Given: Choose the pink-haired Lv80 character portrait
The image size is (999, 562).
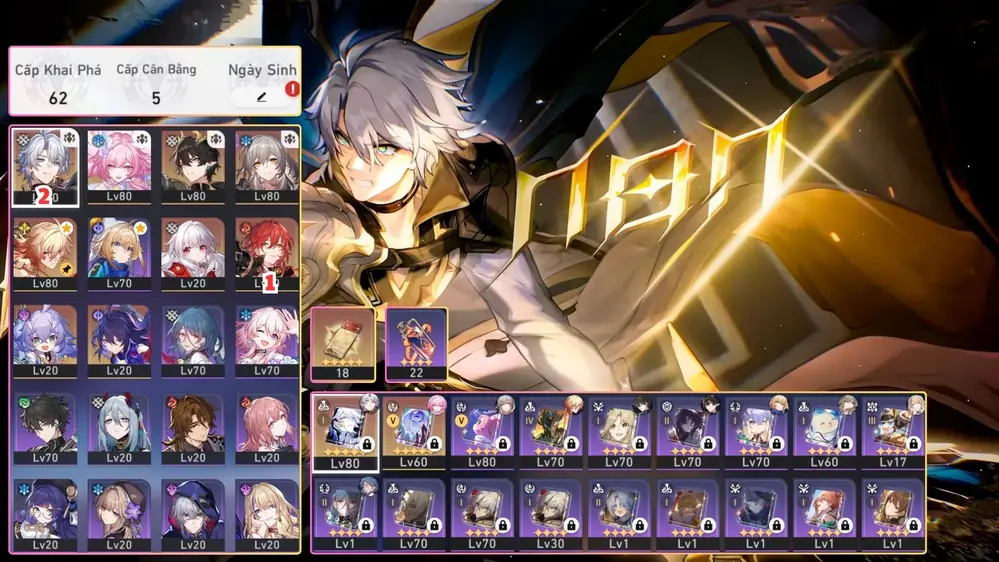Looking at the screenshot, I should pyautogui.click(x=118, y=166).
